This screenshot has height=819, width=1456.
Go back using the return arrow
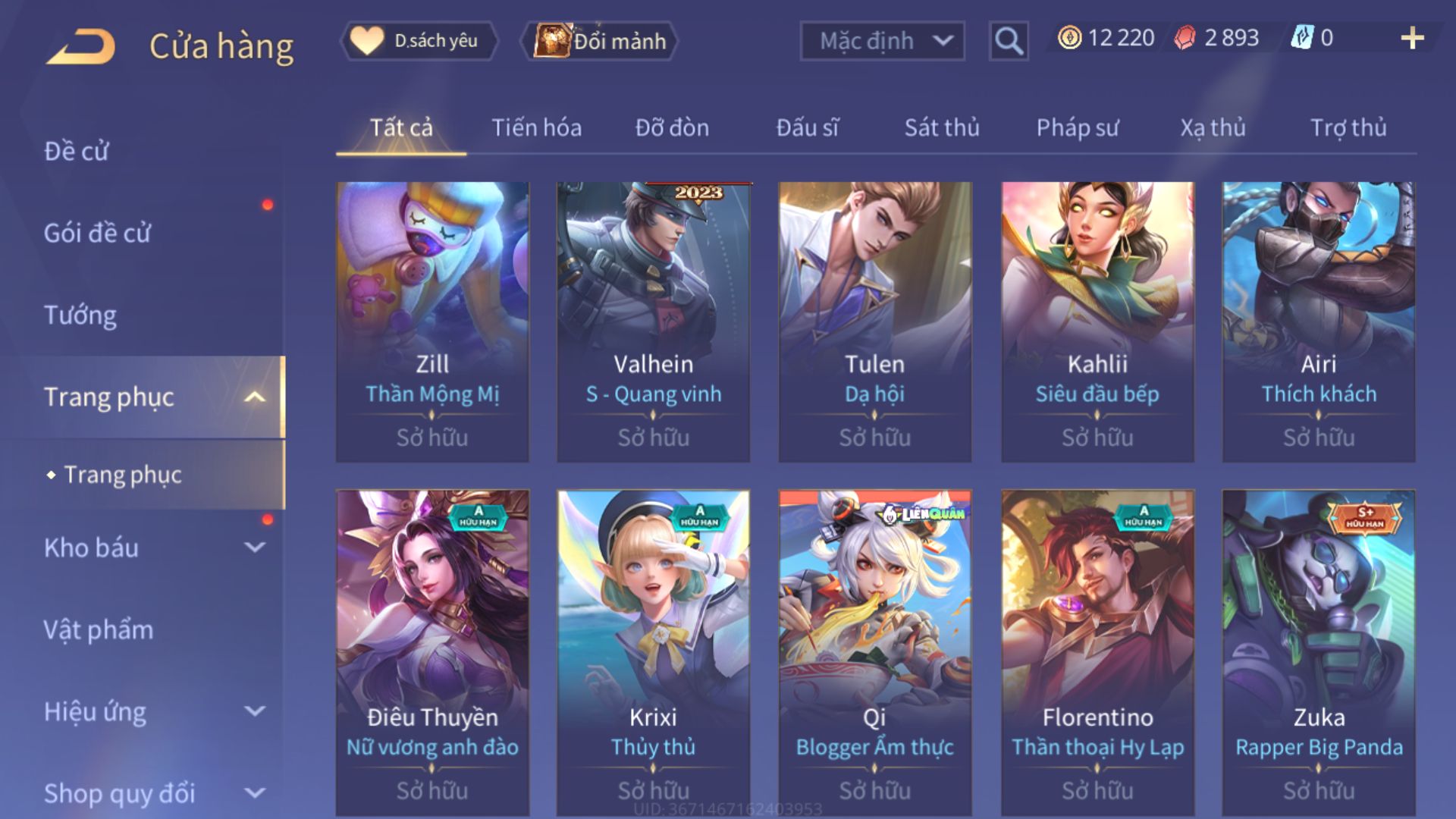click(x=81, y=45)
